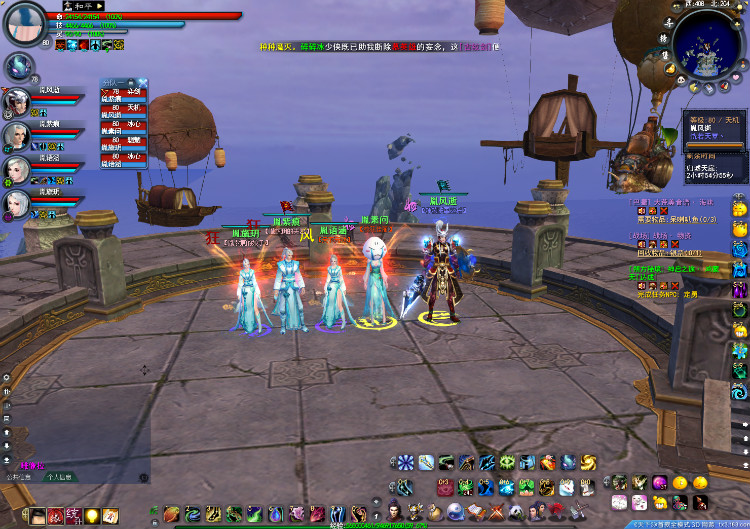Select the first party member portrait with helmet
This screenshot has height=529, width=750.
click(x=16, y=101)
